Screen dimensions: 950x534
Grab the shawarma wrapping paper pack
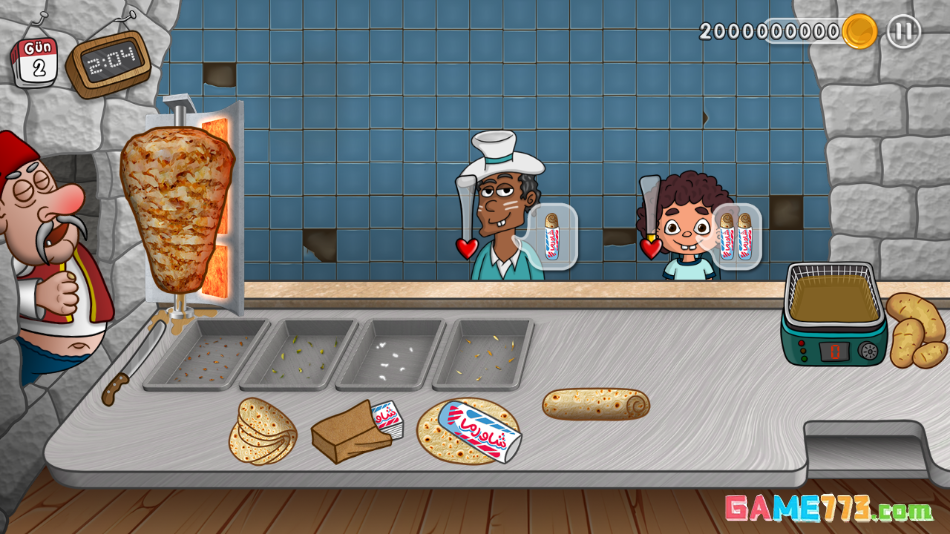pyautogui.click(x=357, y=430)
